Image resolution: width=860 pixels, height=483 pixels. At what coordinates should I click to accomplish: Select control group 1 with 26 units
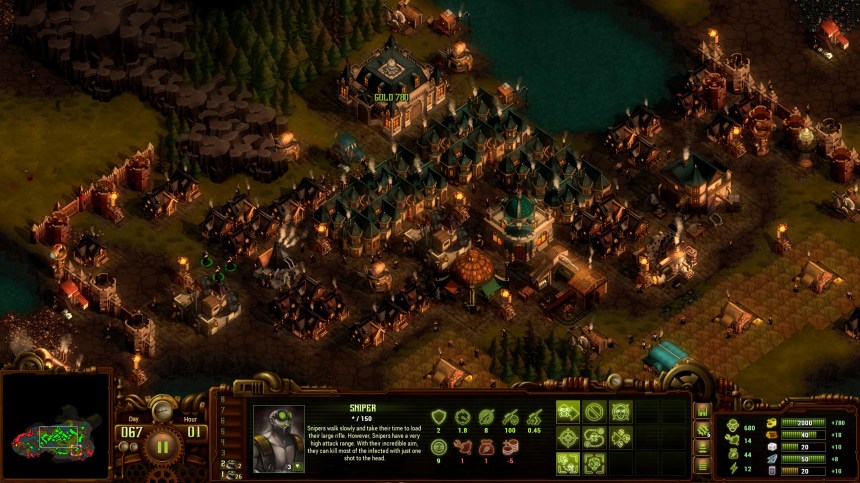229,474
